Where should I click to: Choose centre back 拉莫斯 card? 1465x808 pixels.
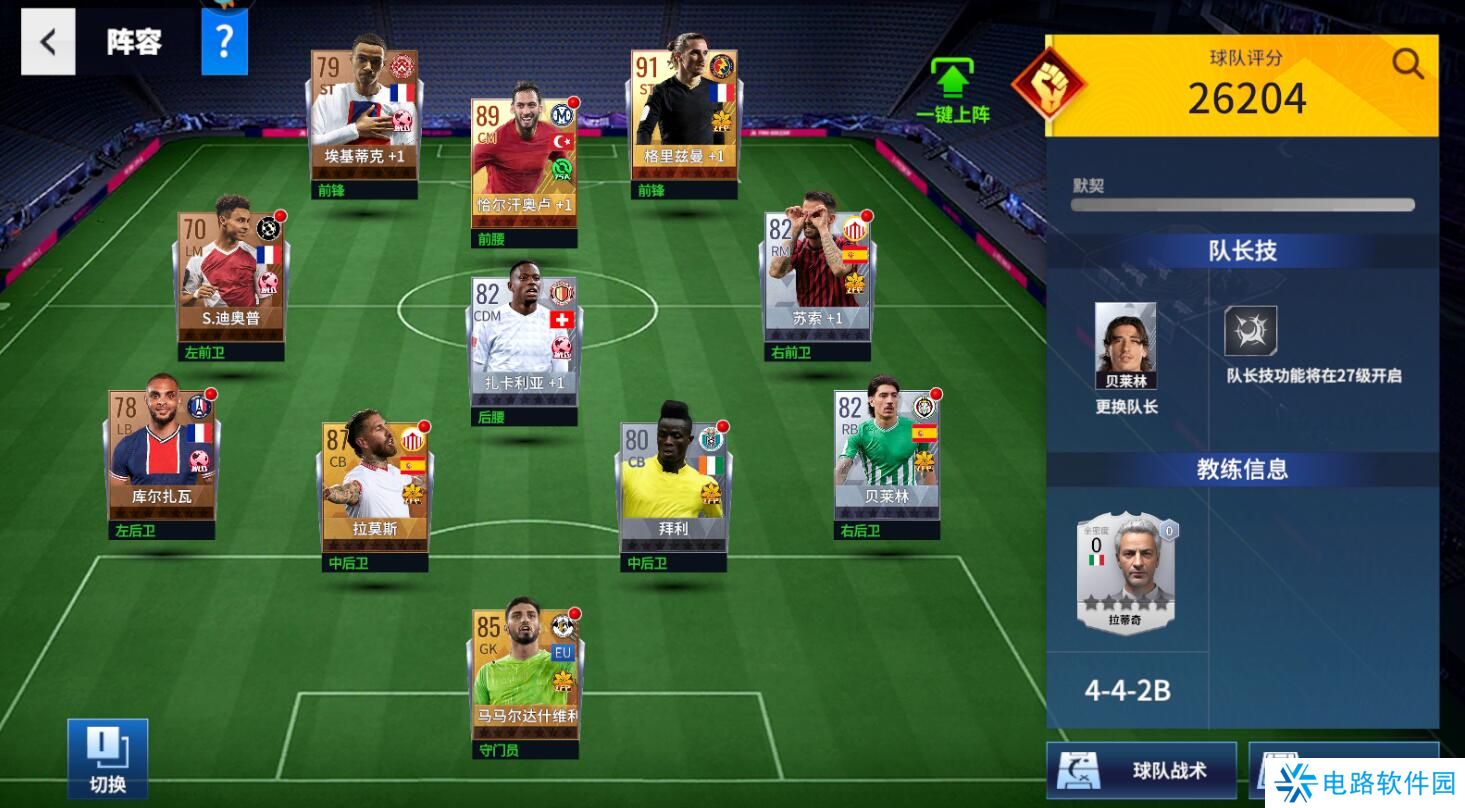point(375,485)
